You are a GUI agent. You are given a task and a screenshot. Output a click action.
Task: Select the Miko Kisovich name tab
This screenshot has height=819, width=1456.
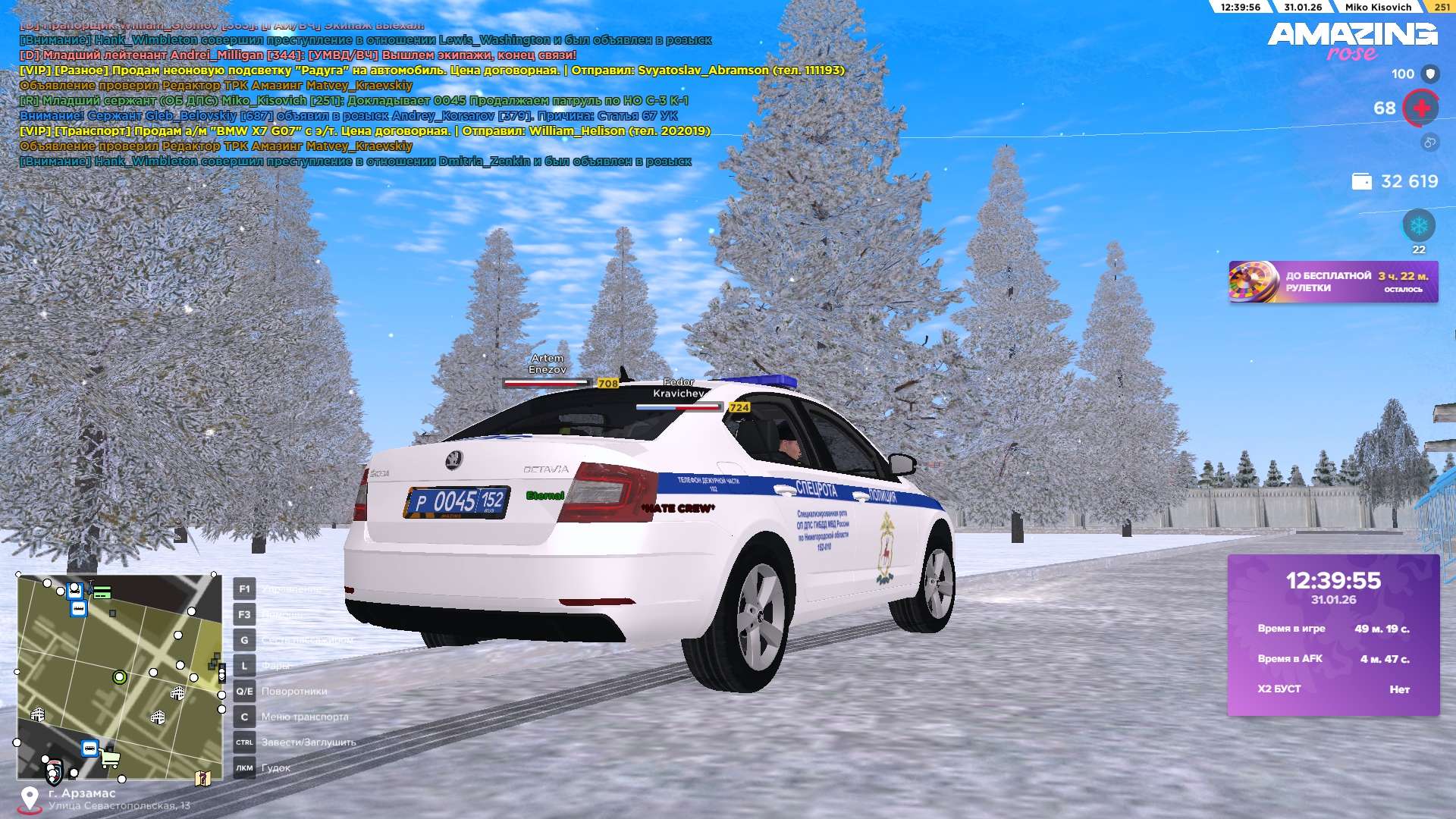(1378, 7)
